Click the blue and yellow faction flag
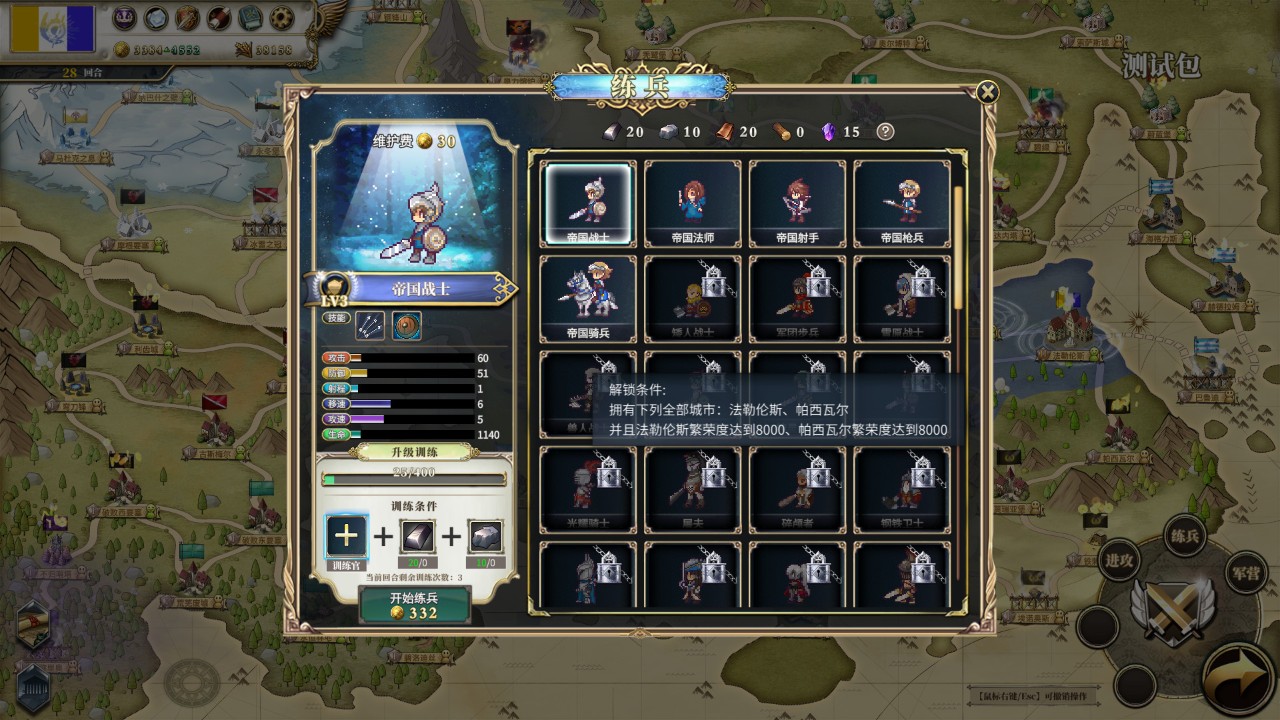Image resolution: width=1280 pixels, height=720 pixels. pos(52,28)
